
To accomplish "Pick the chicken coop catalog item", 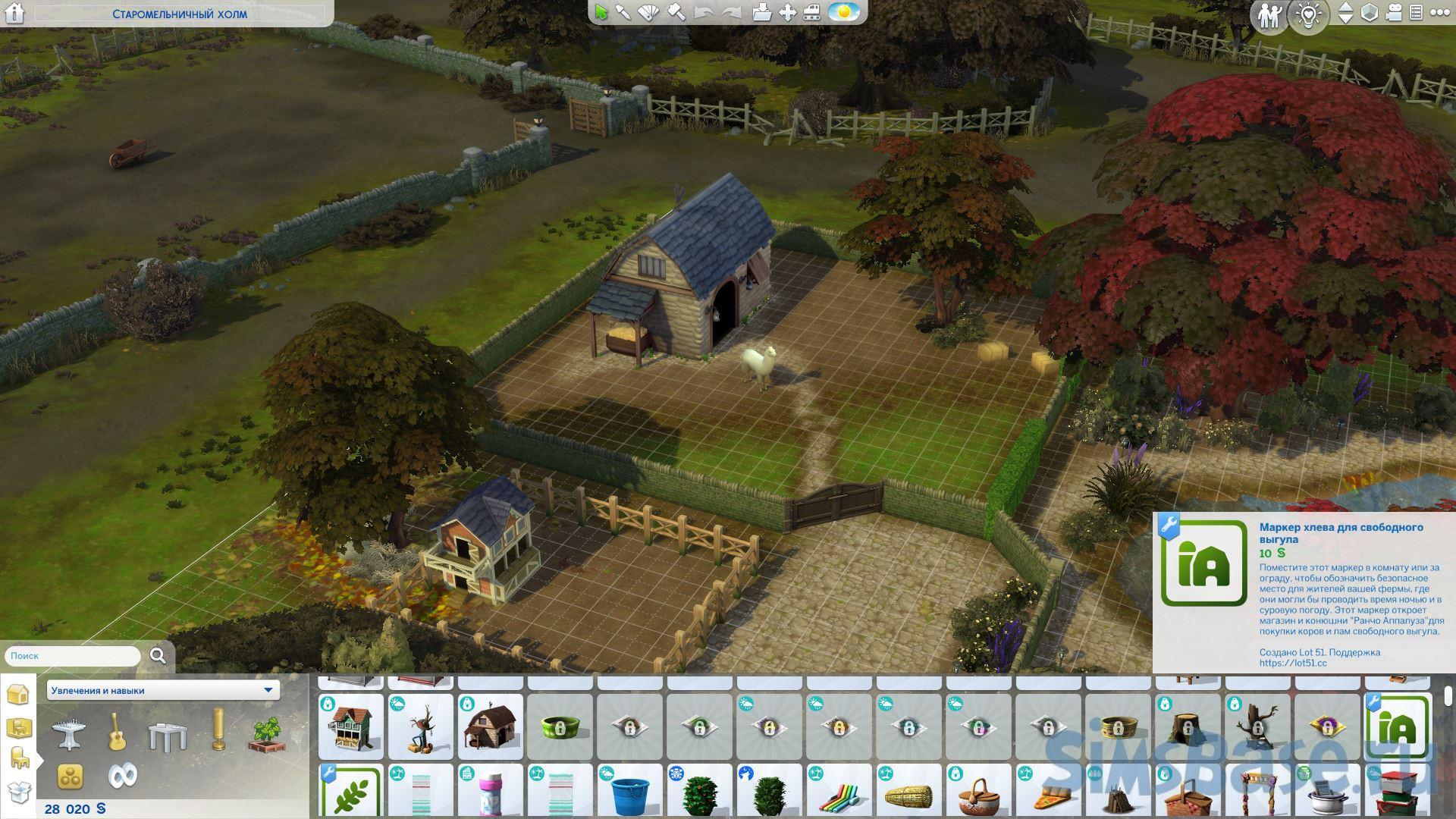I will (351, 726).
